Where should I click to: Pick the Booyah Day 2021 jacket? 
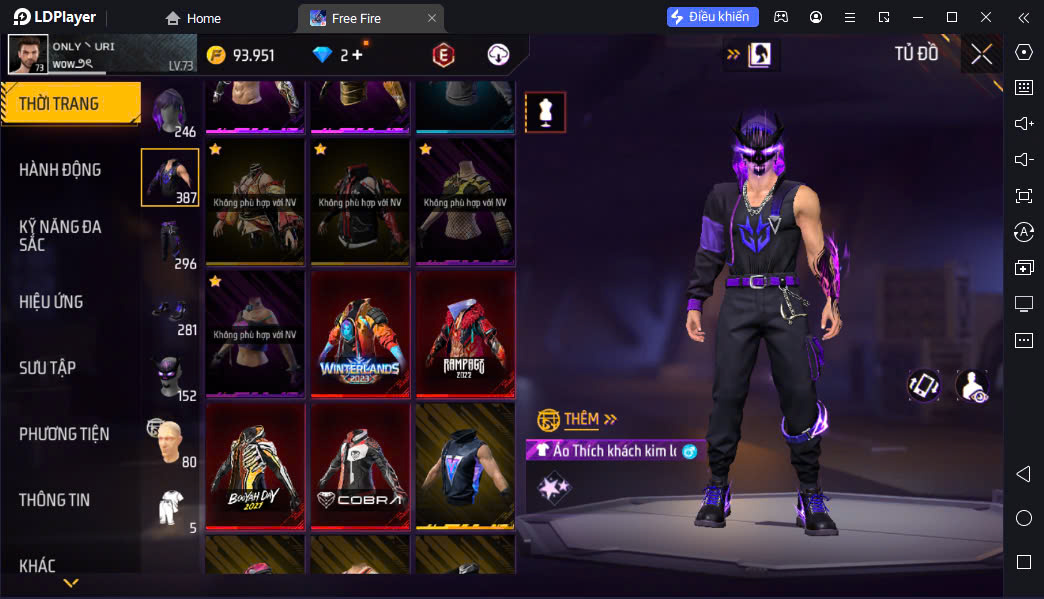[255, 465]
